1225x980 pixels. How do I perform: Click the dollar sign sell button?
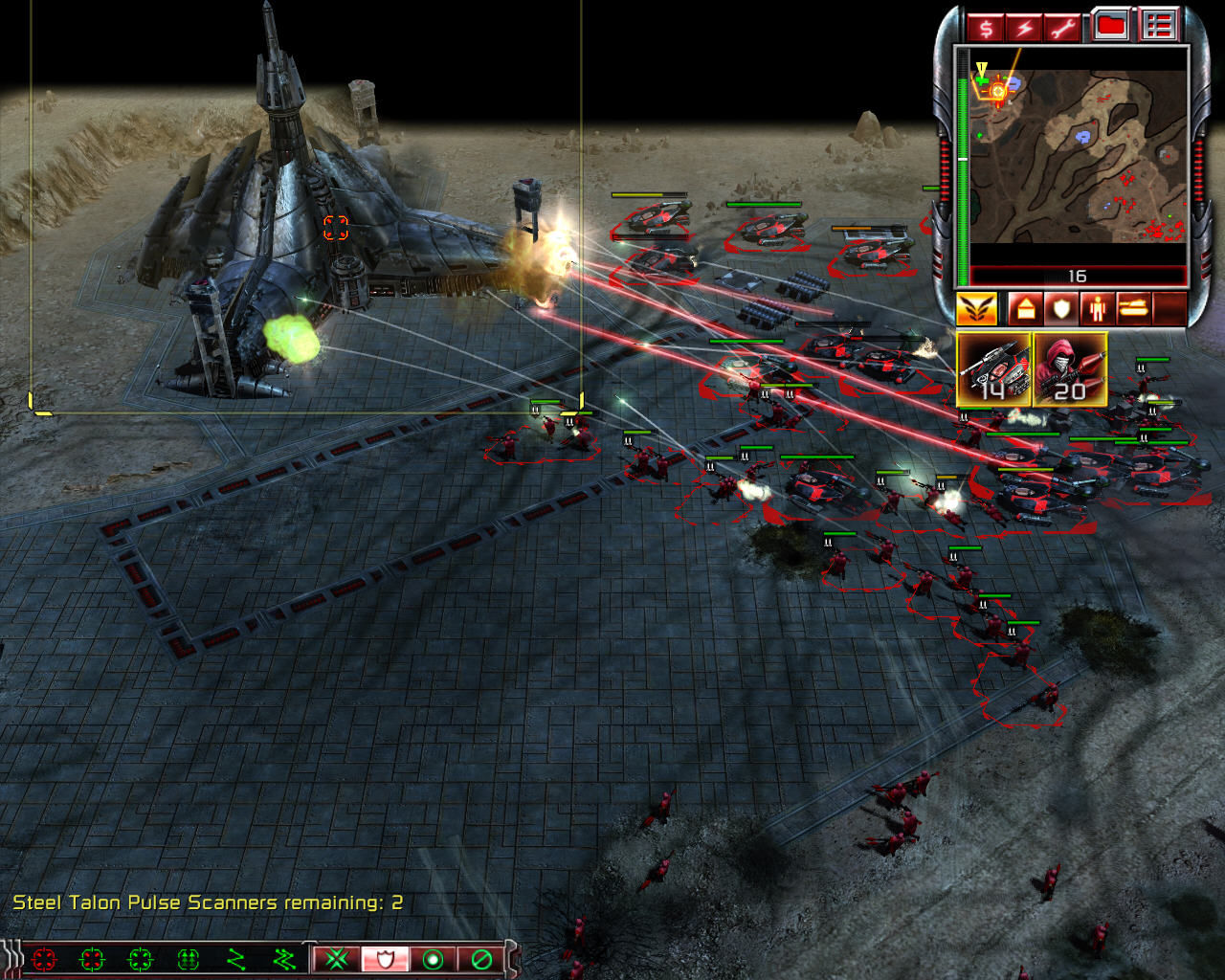986,27
